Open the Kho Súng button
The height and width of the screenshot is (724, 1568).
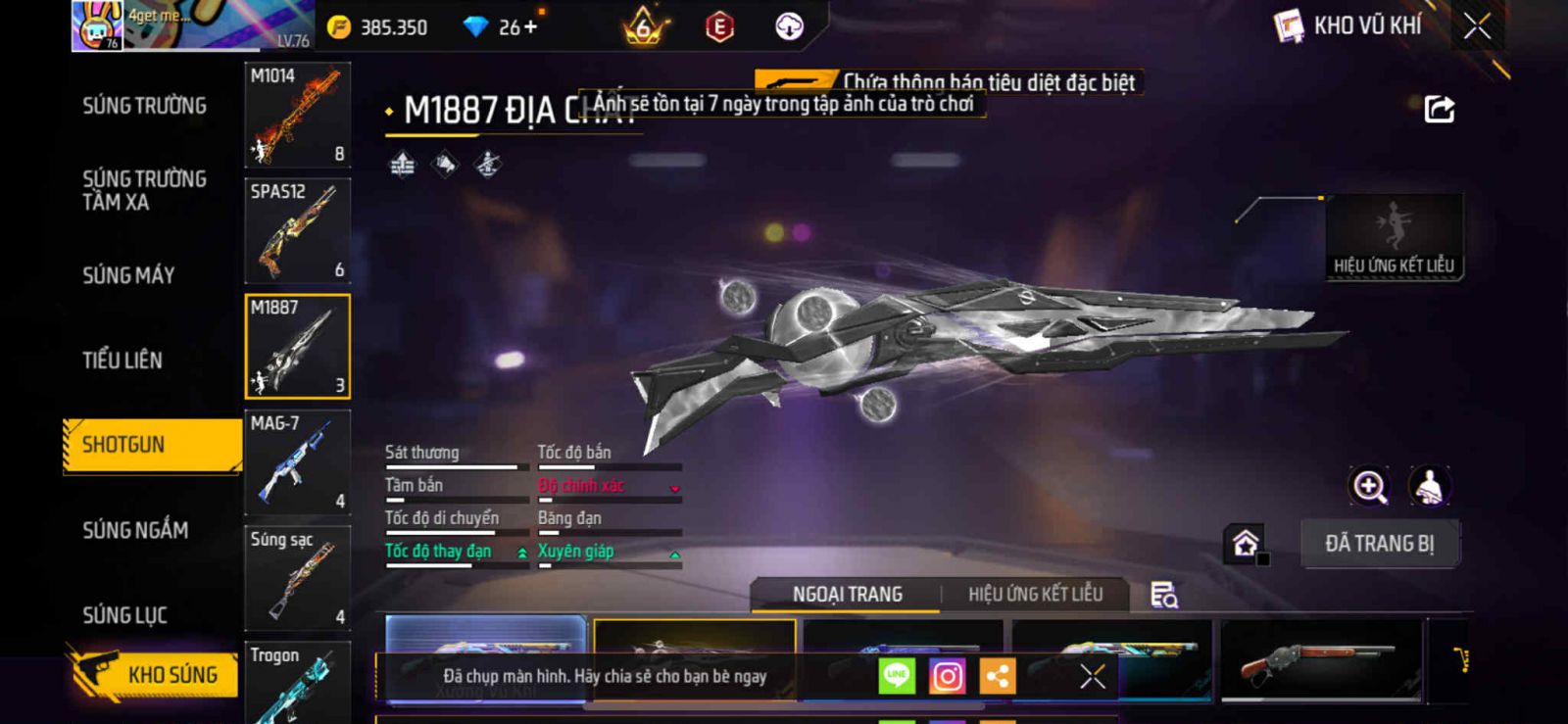tap(155, 674)
